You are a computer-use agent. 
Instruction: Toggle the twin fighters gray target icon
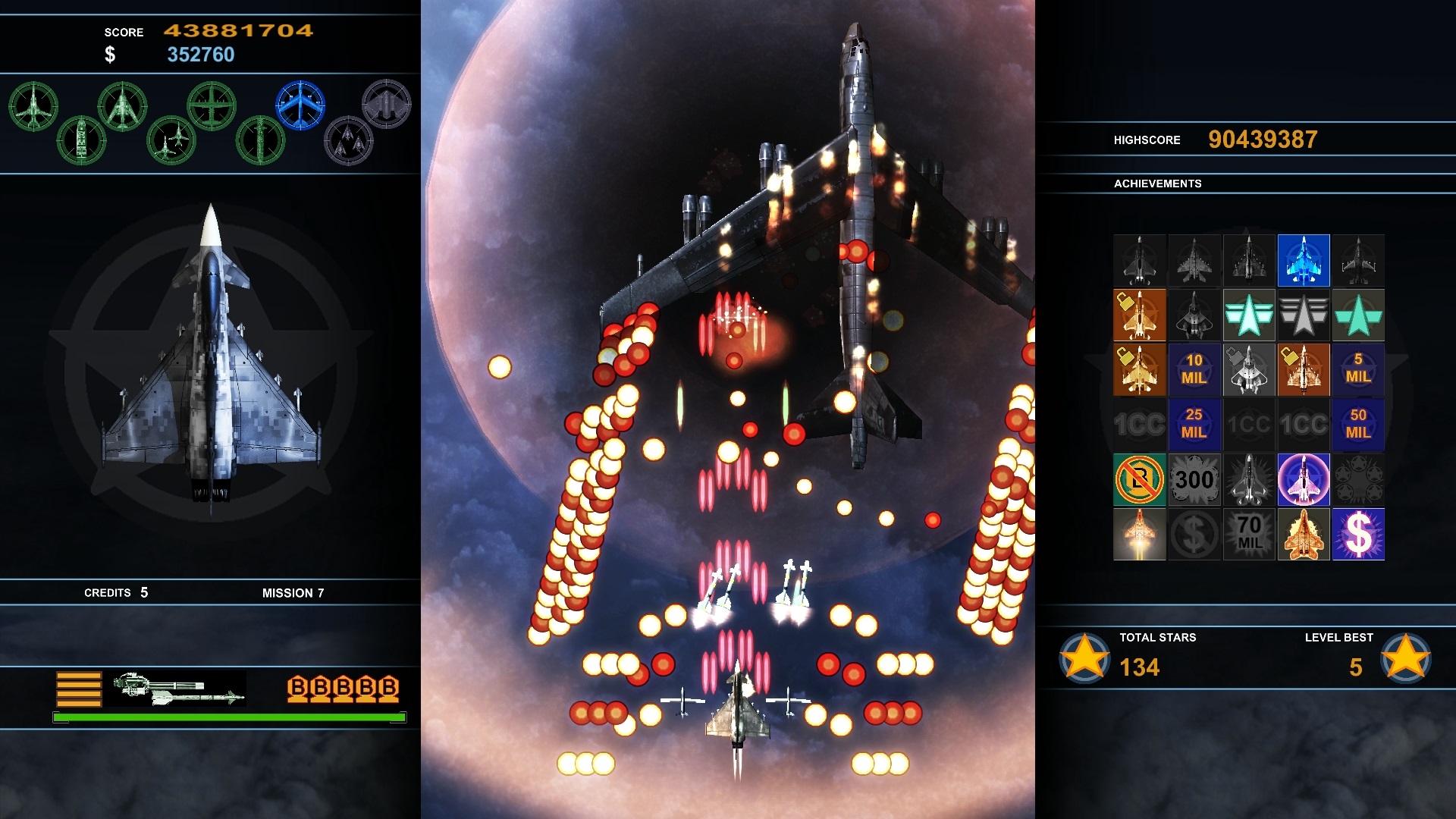pyautogui.click(x=350, y=141)
